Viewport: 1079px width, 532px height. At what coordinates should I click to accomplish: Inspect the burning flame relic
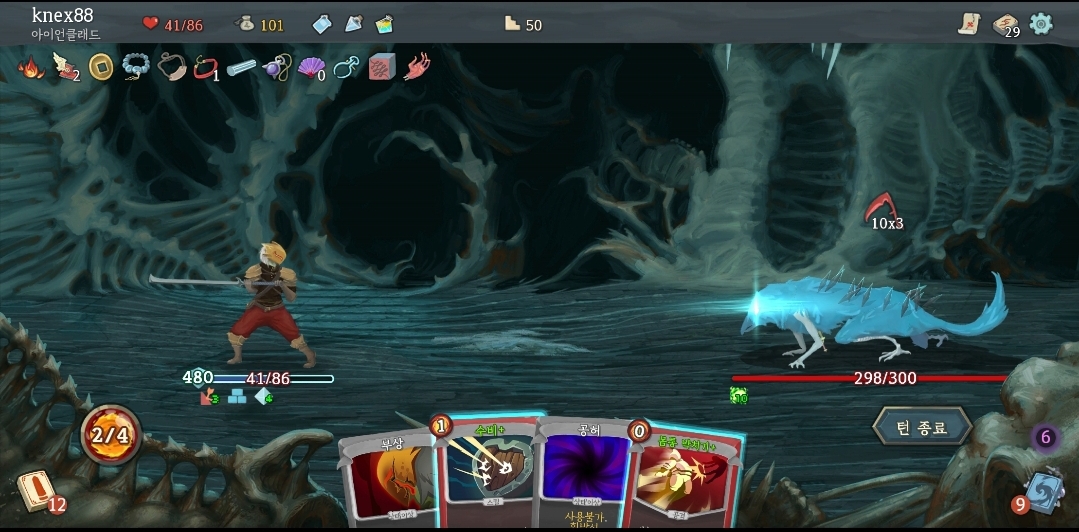31,67
